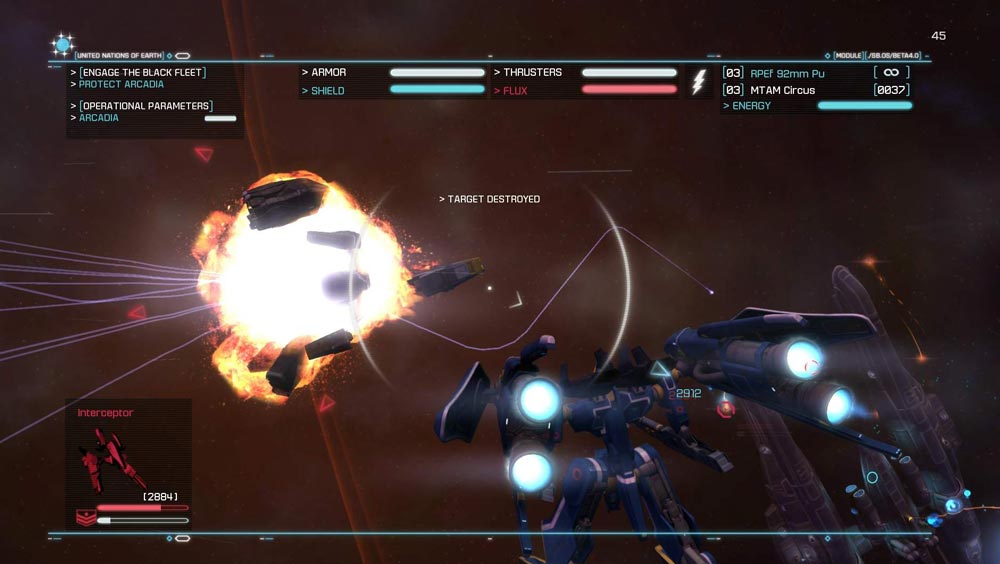Select the Engage the Black Fleet objective

click(142, 73)
